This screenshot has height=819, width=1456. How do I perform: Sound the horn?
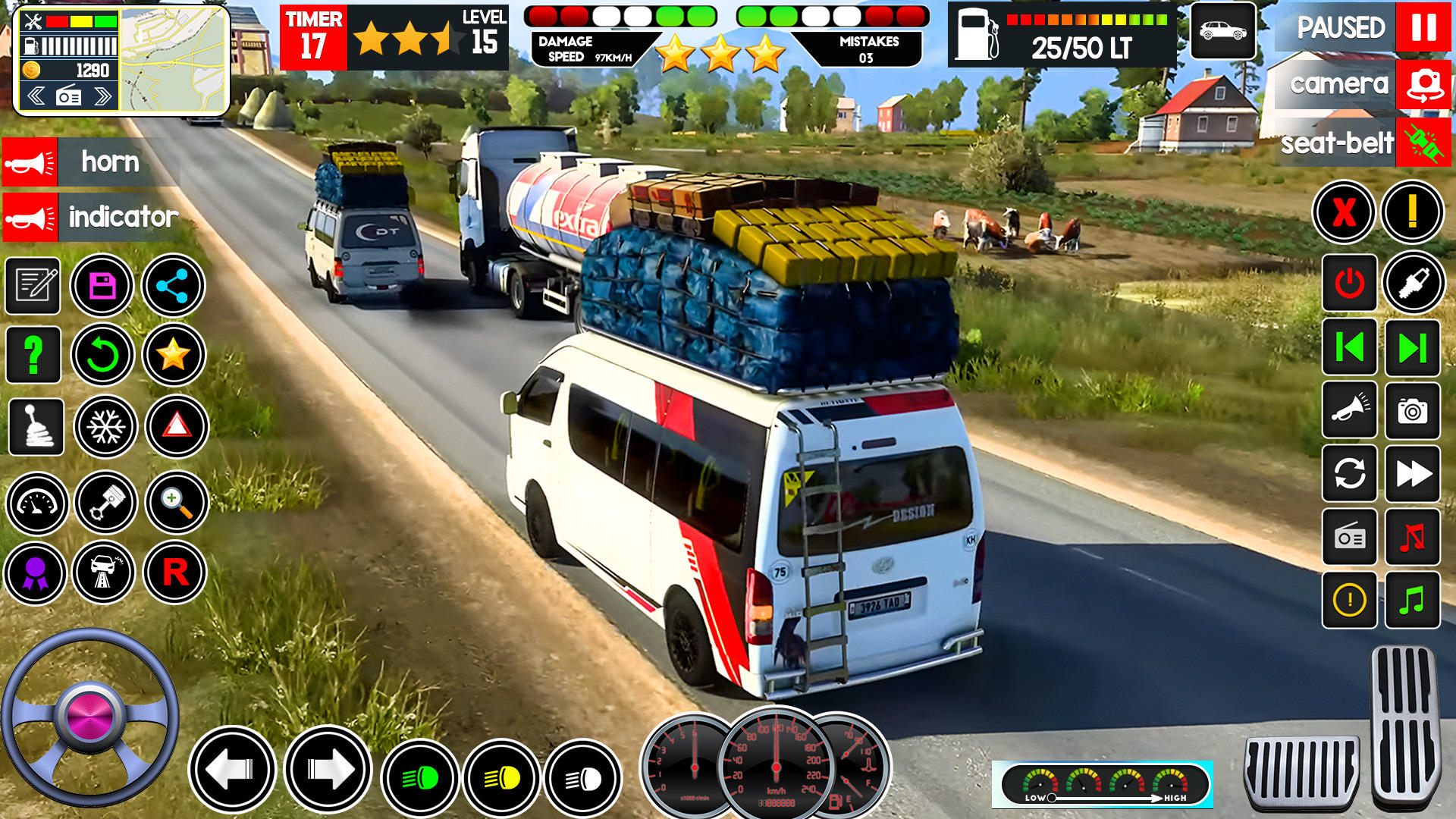tap(30, 162)
